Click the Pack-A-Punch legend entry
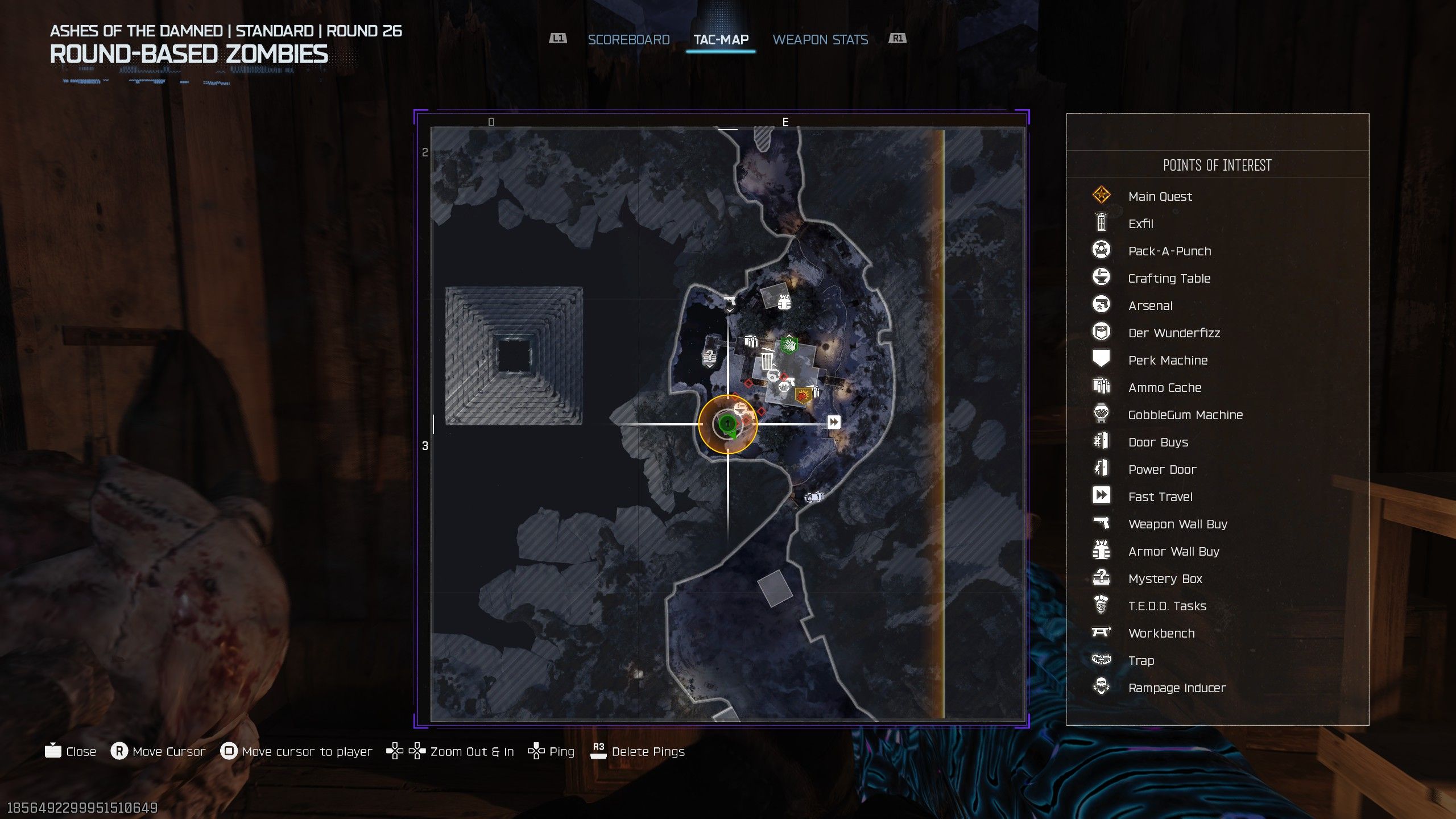1456x819 pixels. pyautogui.click(x=1169, y=251)
